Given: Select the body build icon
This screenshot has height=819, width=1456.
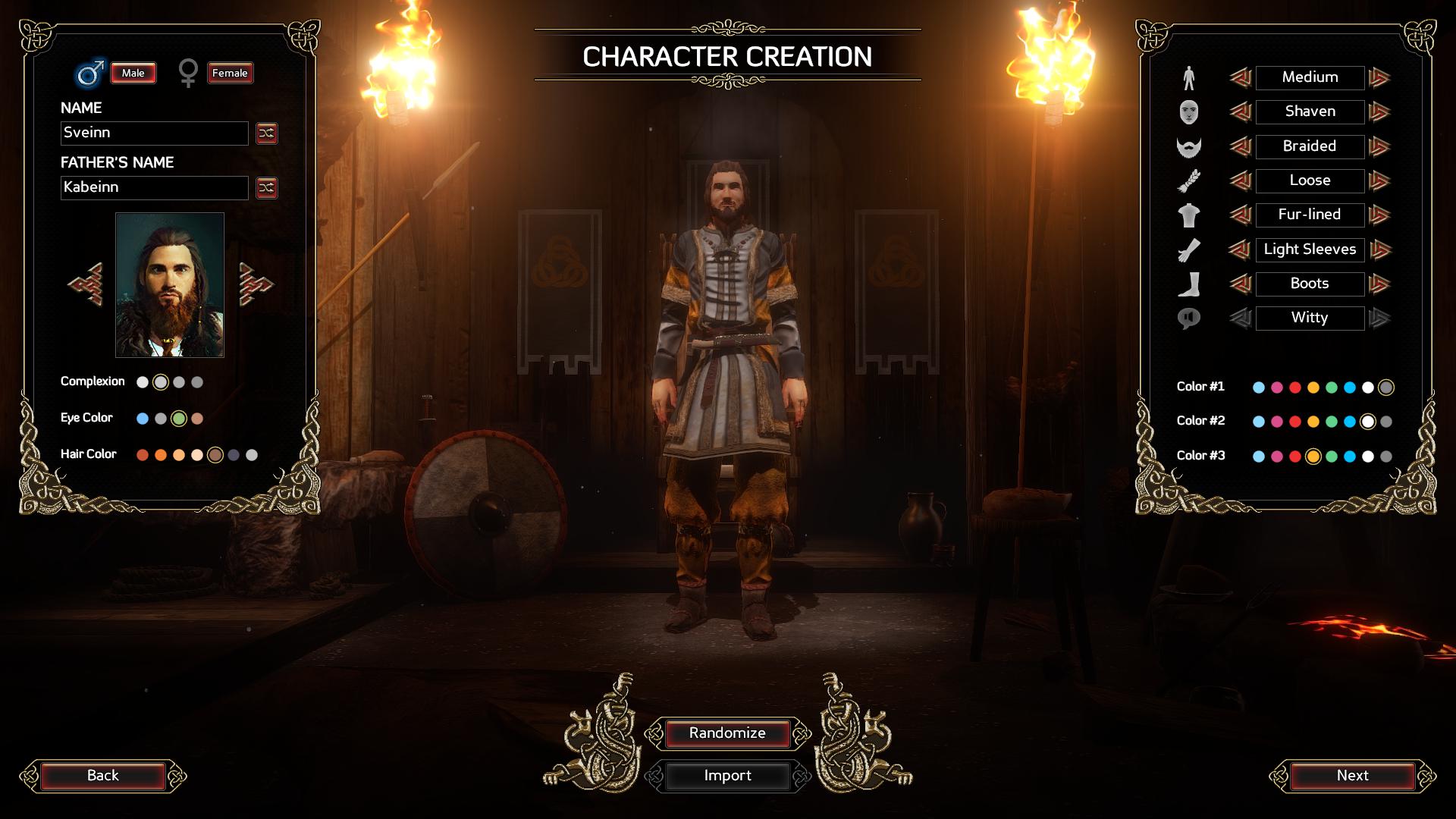Looking at the screenshot, I should pos(1189,77).
